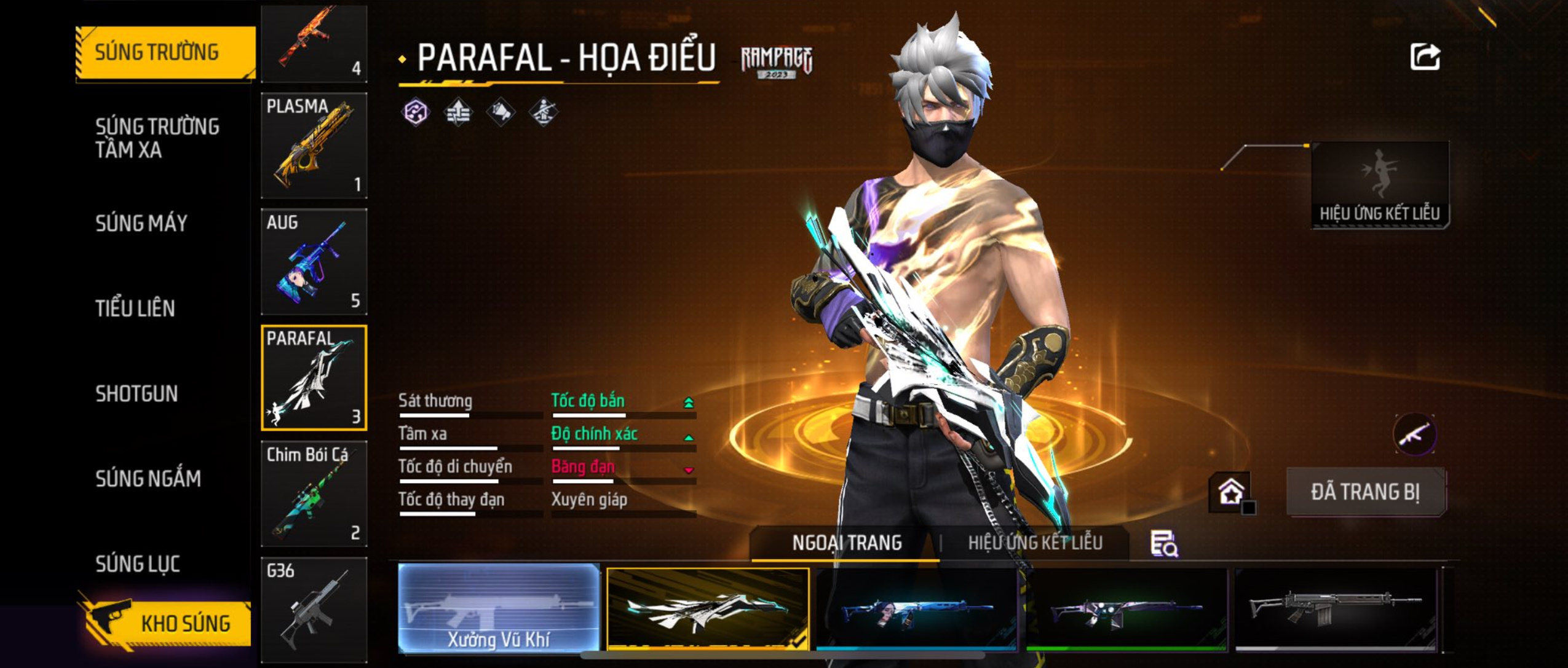Screen dimensions: 1568x668
Task: Pick the Chim Bói Cá weapon tile
Action: 314,493
